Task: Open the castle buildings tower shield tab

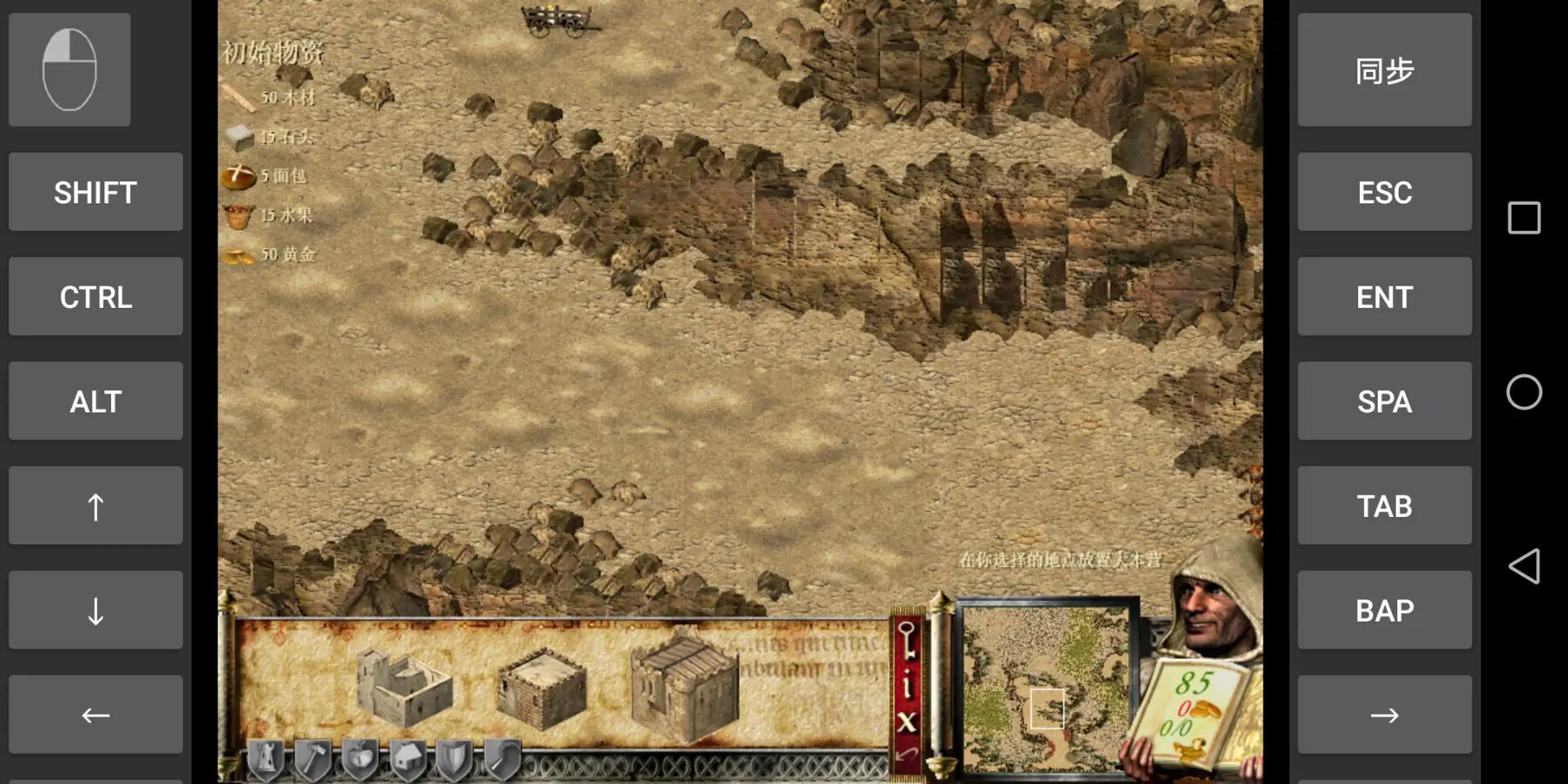Action: coord(265,759)
